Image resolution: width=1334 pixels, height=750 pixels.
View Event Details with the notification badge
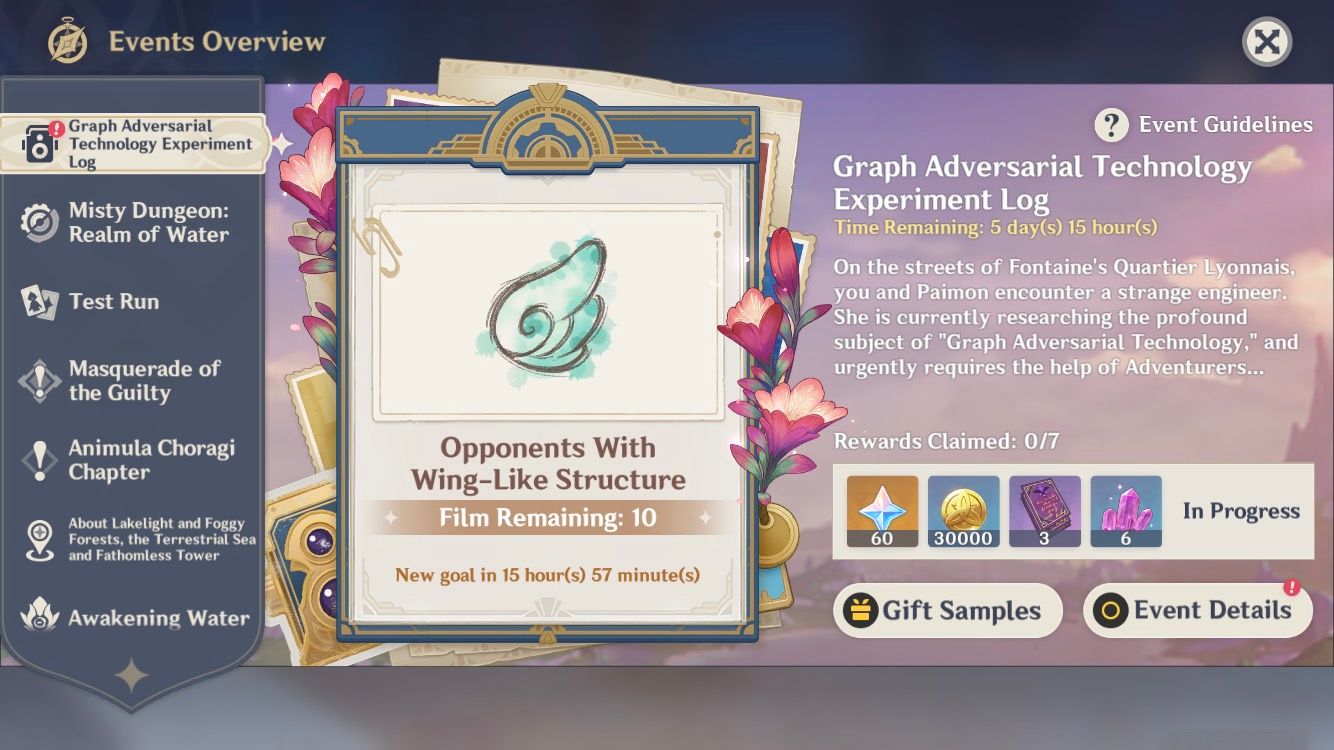1197,610
